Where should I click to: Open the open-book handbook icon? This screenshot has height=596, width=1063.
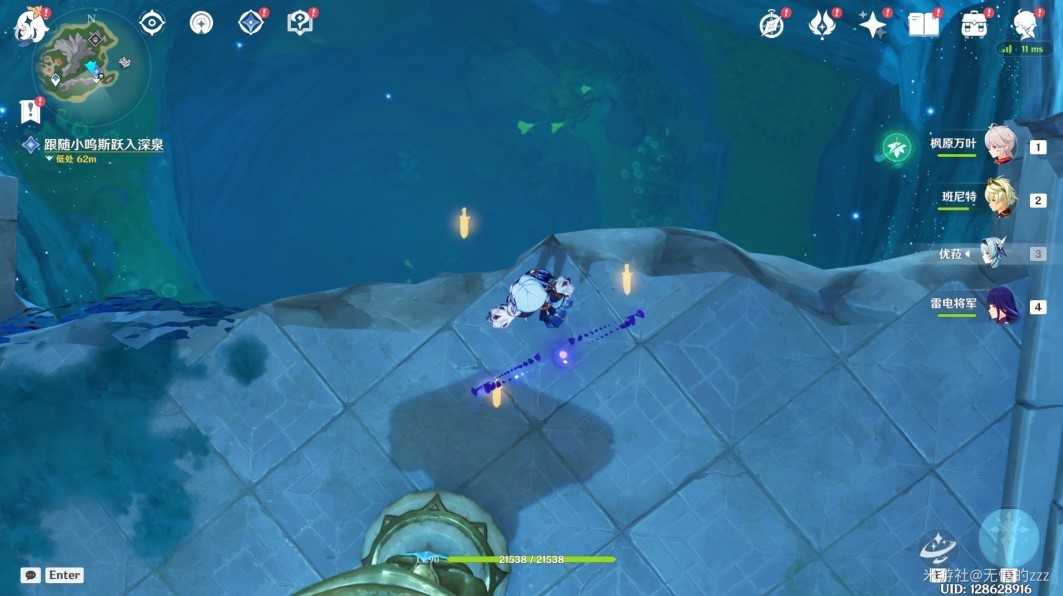tap(923, 25)
